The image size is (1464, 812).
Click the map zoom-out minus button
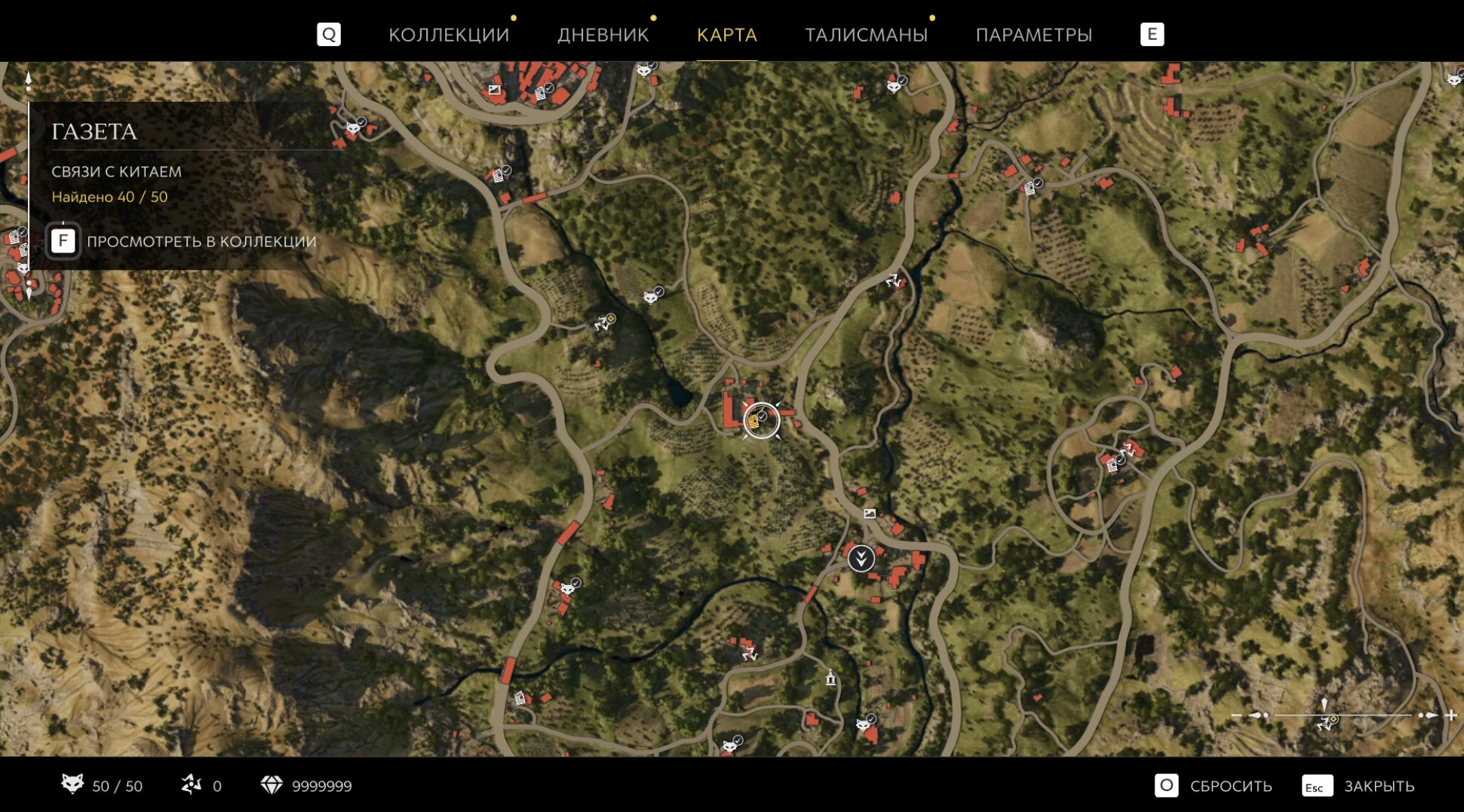(1236, 715)
